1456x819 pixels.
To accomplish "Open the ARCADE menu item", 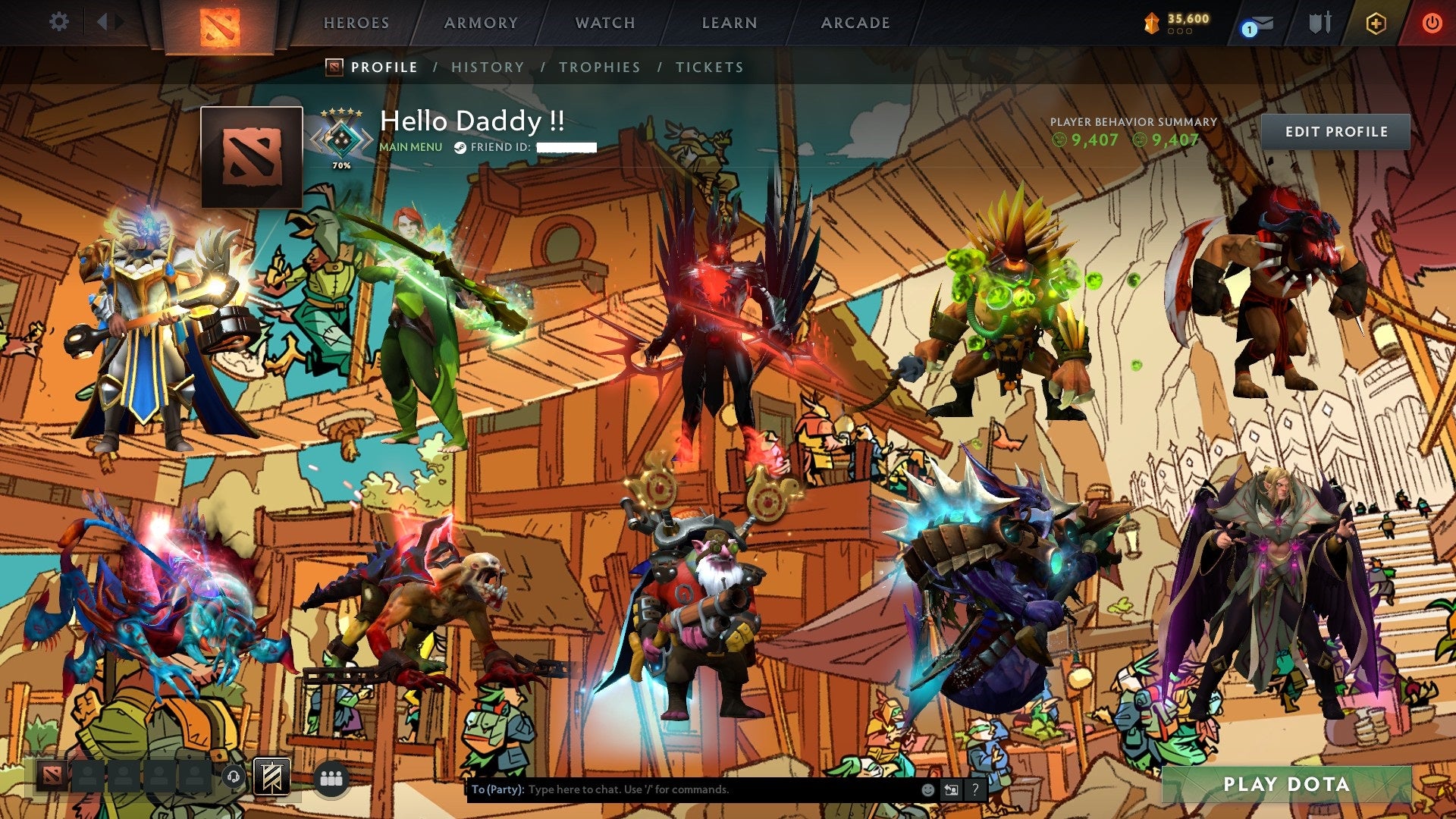I will (855, 23).
